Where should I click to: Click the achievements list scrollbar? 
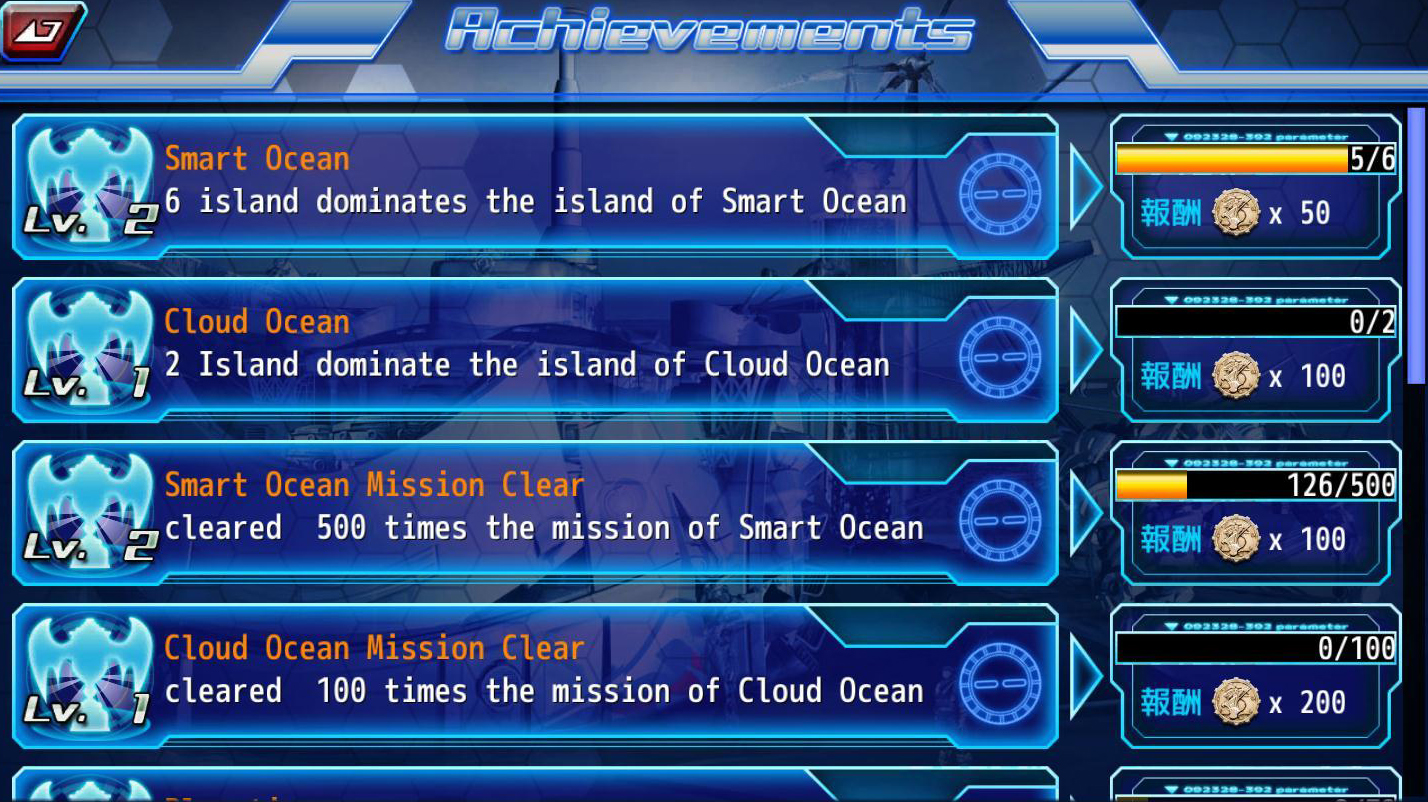[1416, 245]
